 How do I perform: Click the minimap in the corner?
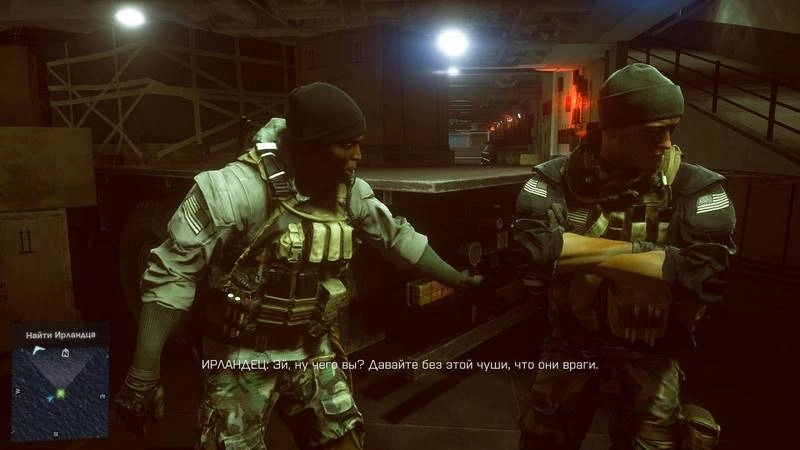(59, 387)
